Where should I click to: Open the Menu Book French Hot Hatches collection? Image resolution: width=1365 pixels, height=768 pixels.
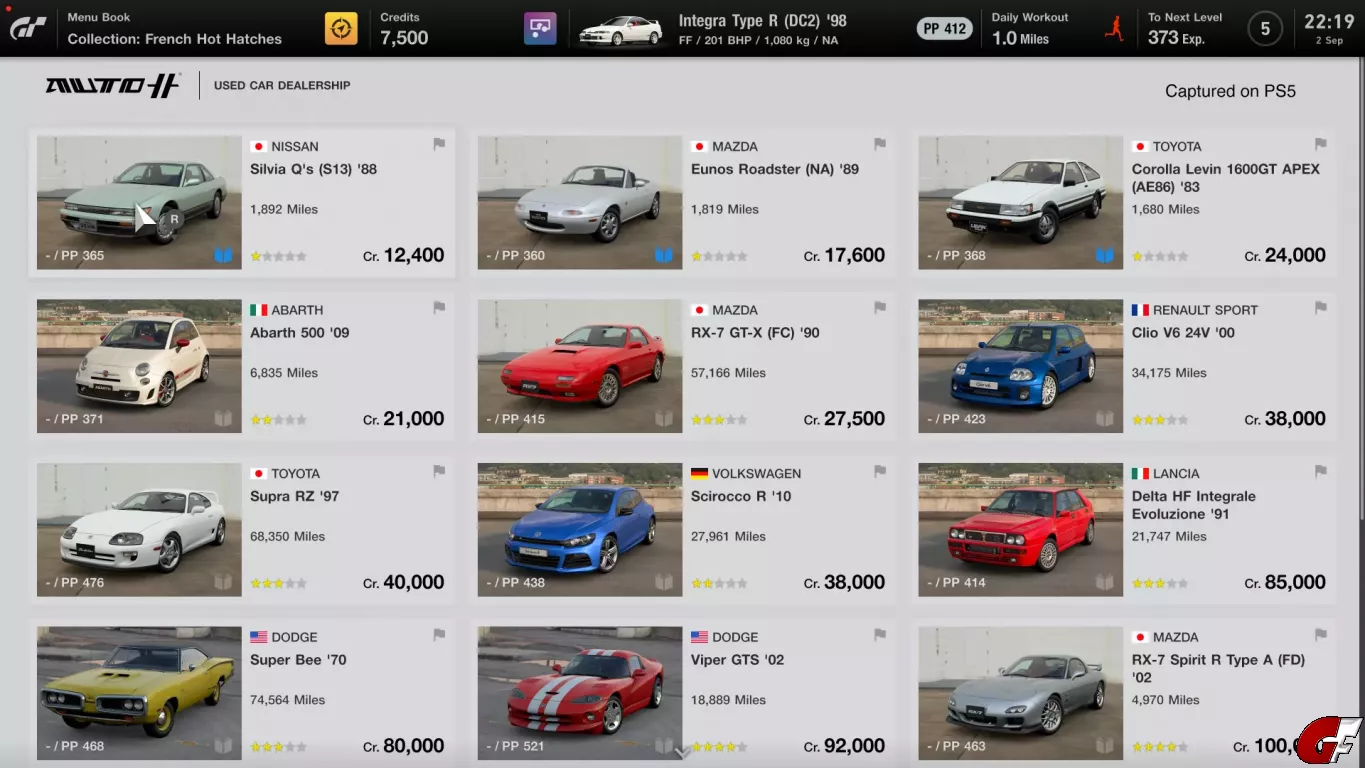click(174, 29)
